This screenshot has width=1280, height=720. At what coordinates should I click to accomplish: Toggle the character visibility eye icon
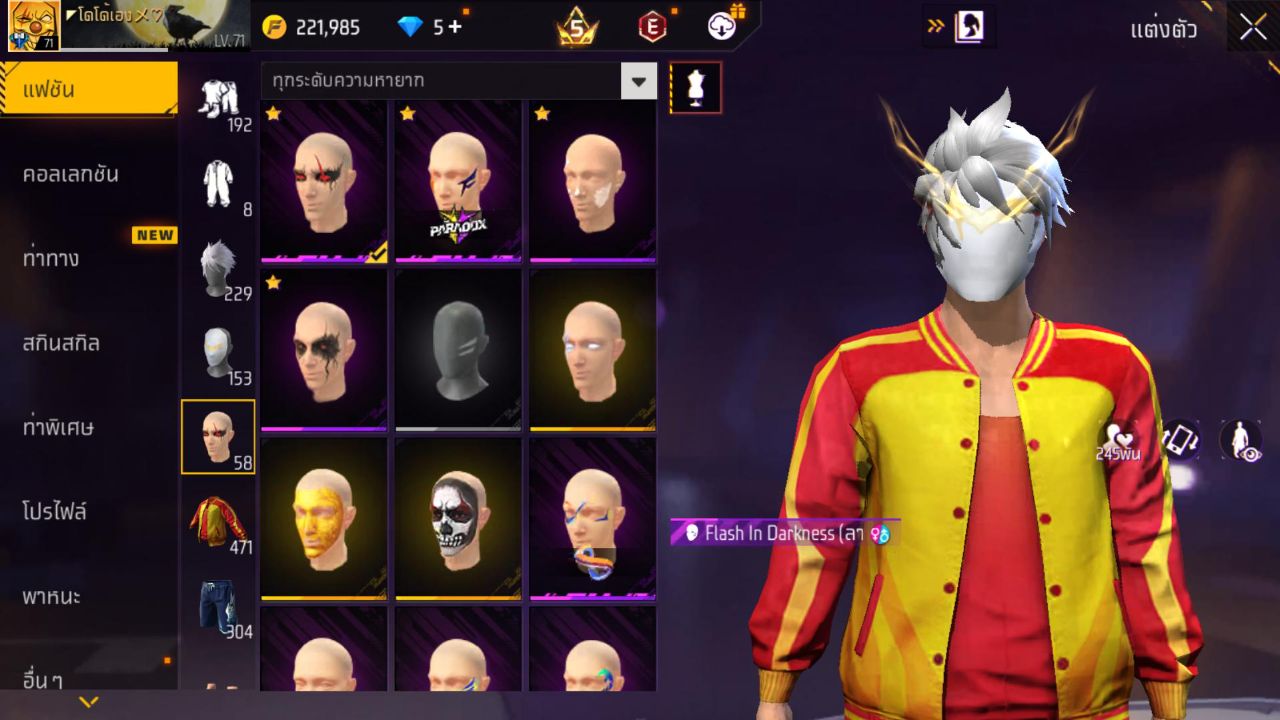point(1238,440)
